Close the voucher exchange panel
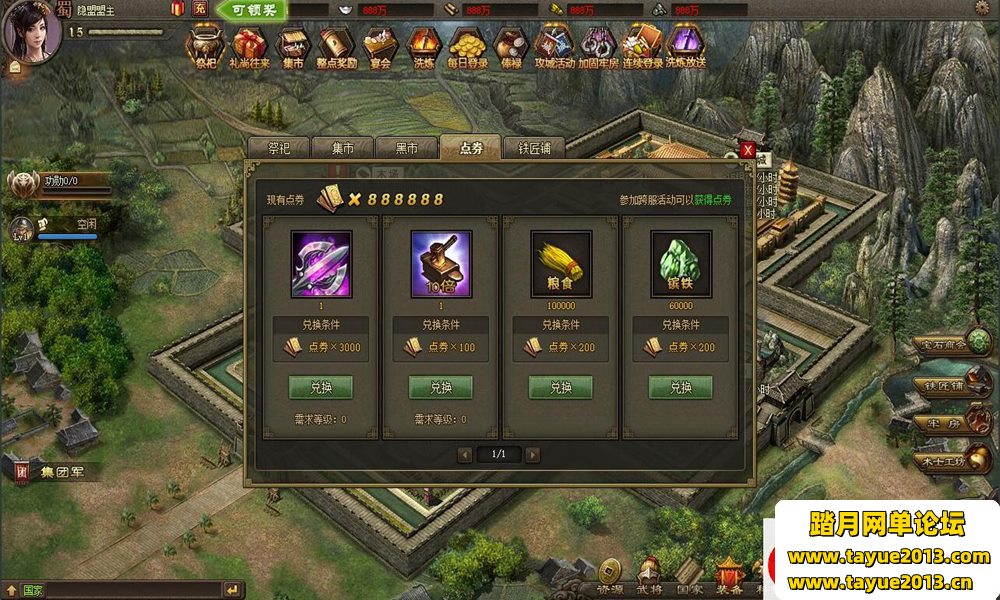 coord(747,150)
